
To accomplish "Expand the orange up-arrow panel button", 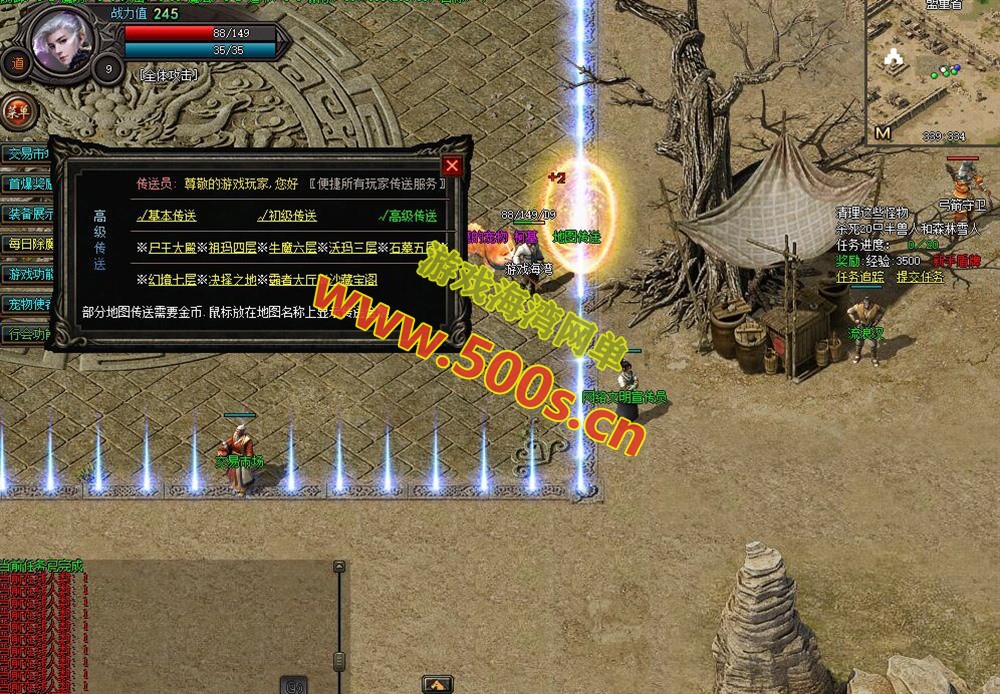I will click(436, 685).
